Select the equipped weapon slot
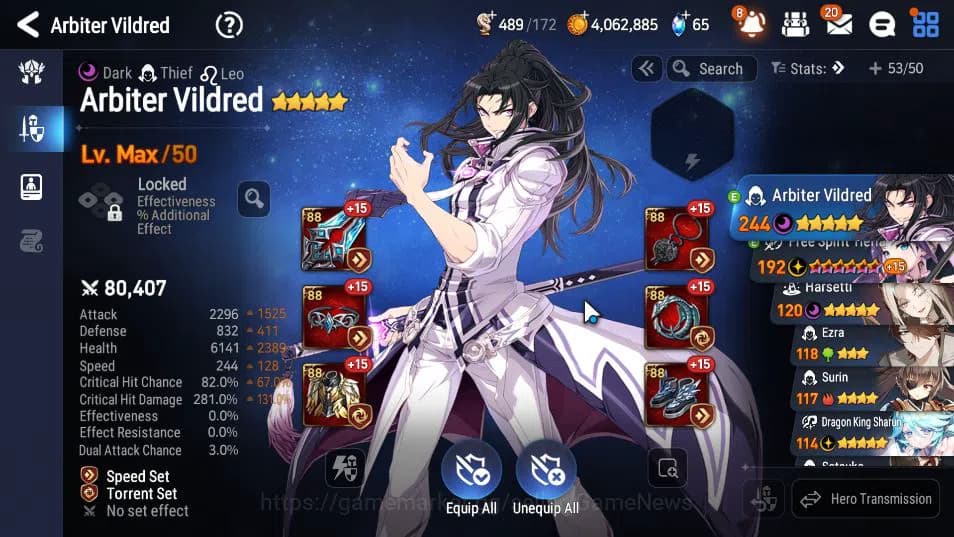The image size is (954, 537). (x=334, y=241)
